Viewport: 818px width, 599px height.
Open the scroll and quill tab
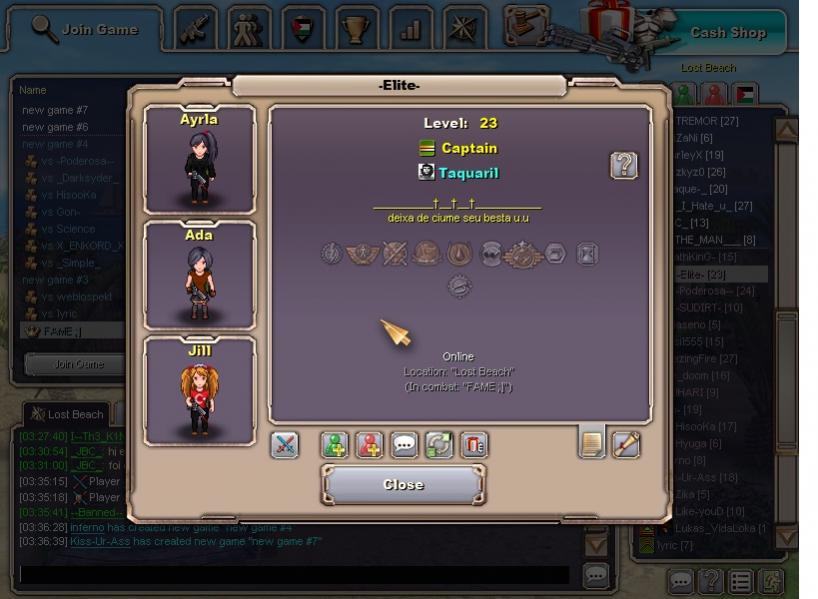pyautogui.click(x=626, y=444)
